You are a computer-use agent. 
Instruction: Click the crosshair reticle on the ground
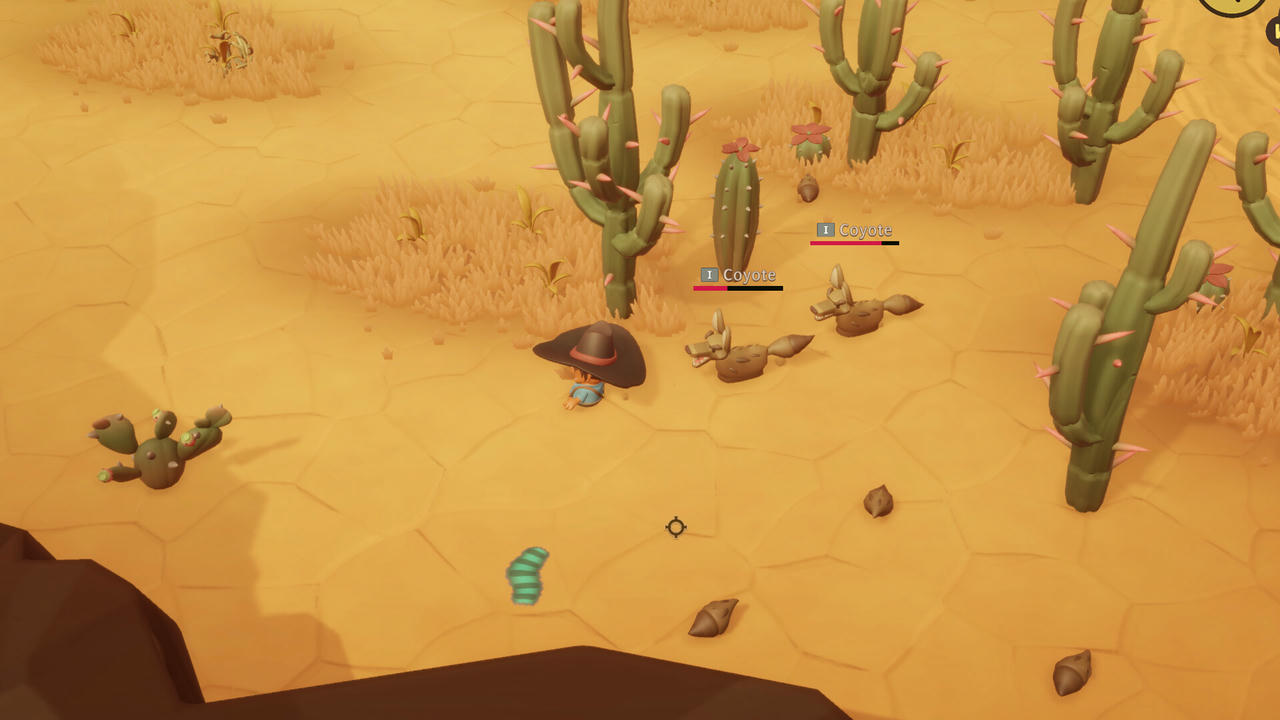[x=675, y=528]
